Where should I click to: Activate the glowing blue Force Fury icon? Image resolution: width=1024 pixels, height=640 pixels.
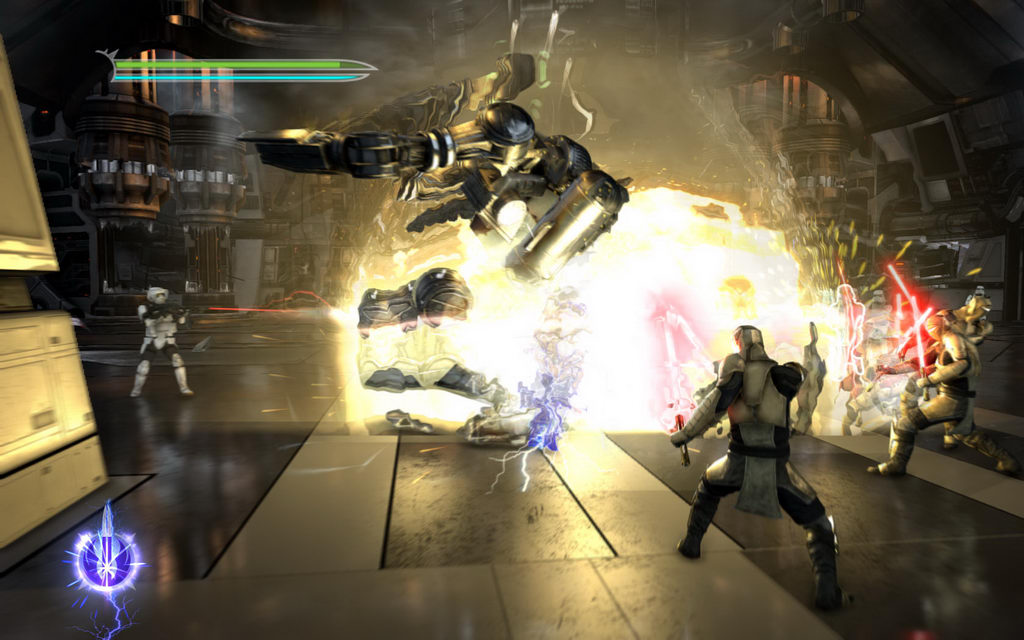click(105, 558)
